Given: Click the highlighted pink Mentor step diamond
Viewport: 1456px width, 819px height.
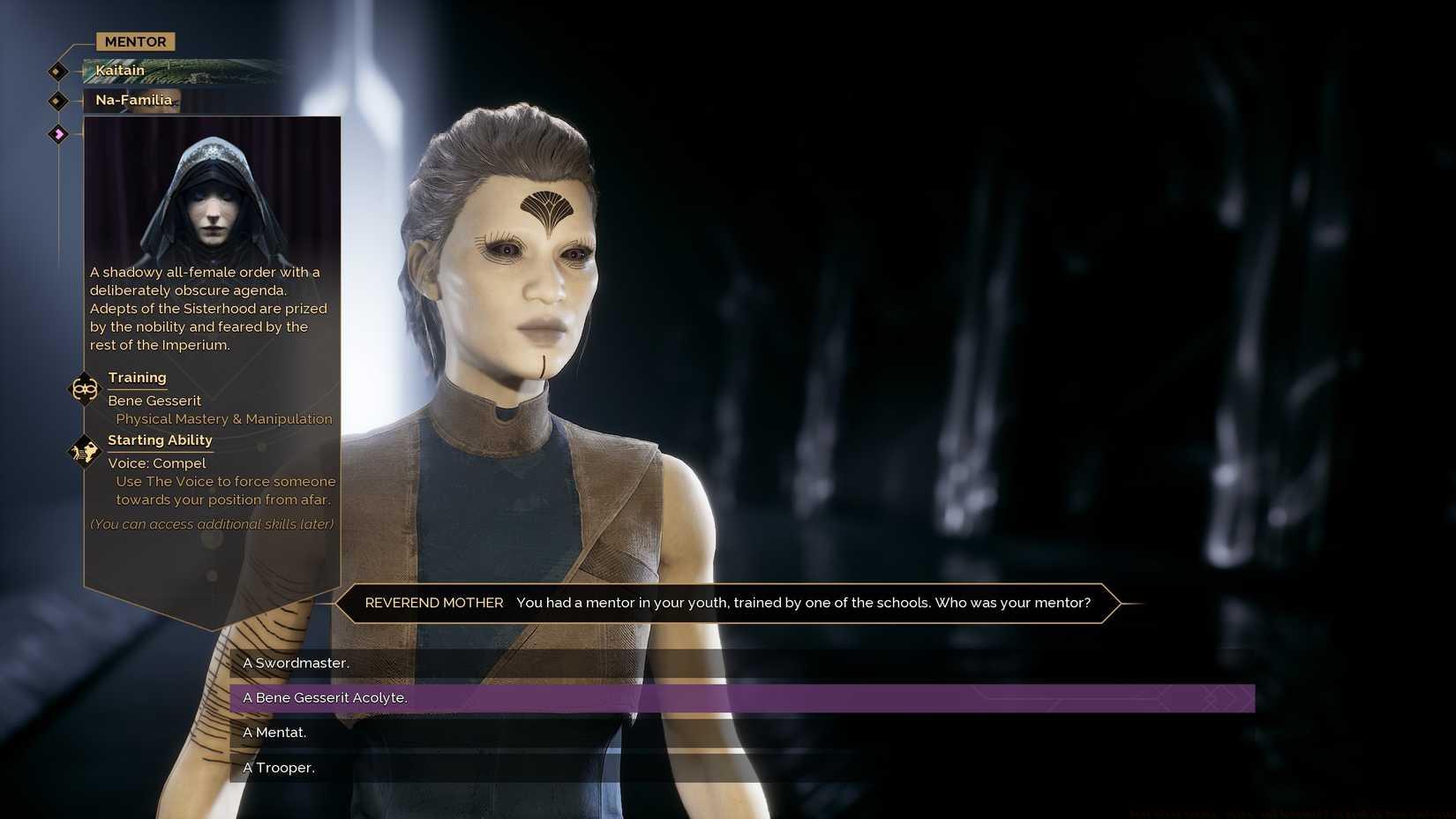Looking at the screenshot, I should pos(58,133).
